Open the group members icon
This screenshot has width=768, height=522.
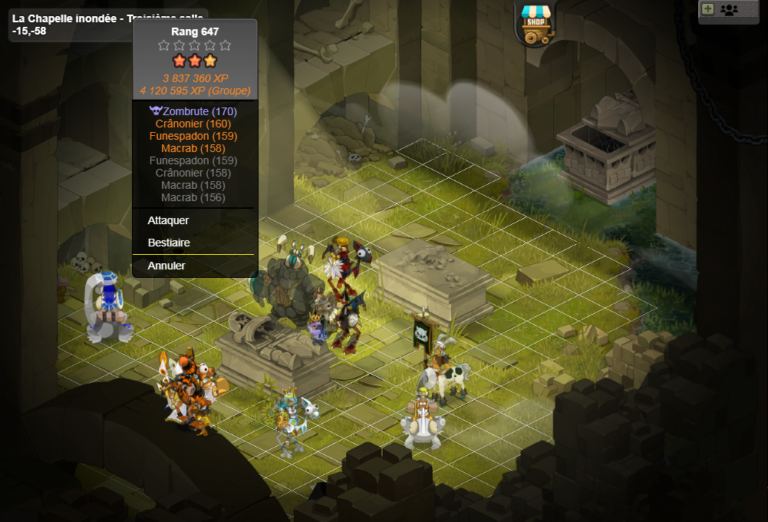coord(729,10)
